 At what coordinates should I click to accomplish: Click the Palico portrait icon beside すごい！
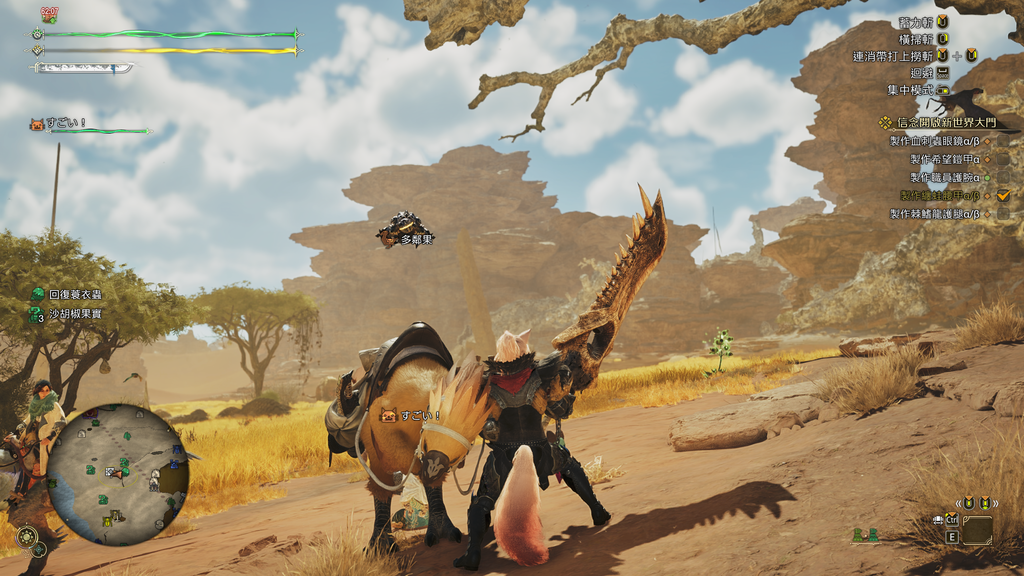point(38,124)
